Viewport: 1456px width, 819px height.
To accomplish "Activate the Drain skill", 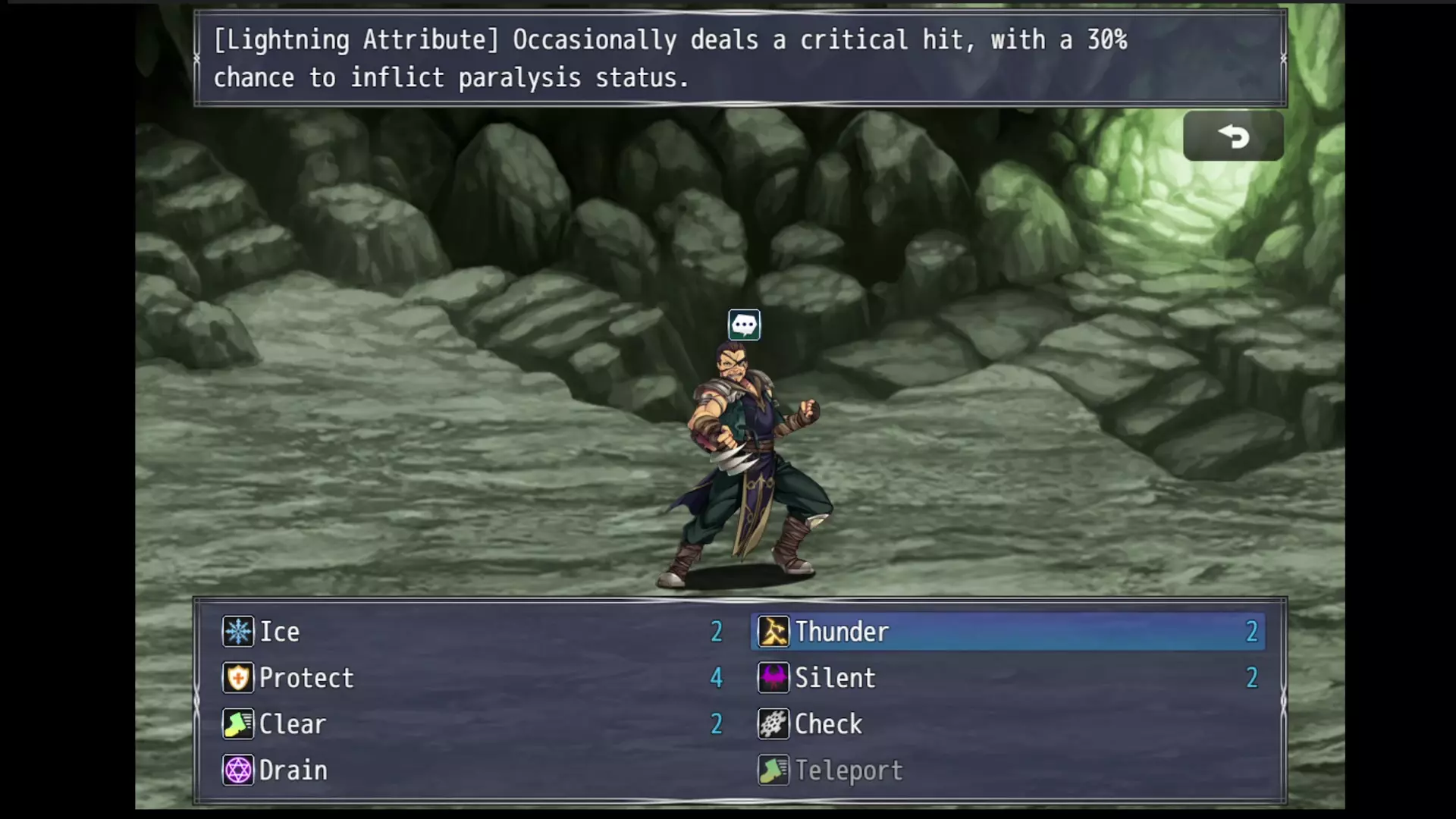I will (x=293, y=770).
